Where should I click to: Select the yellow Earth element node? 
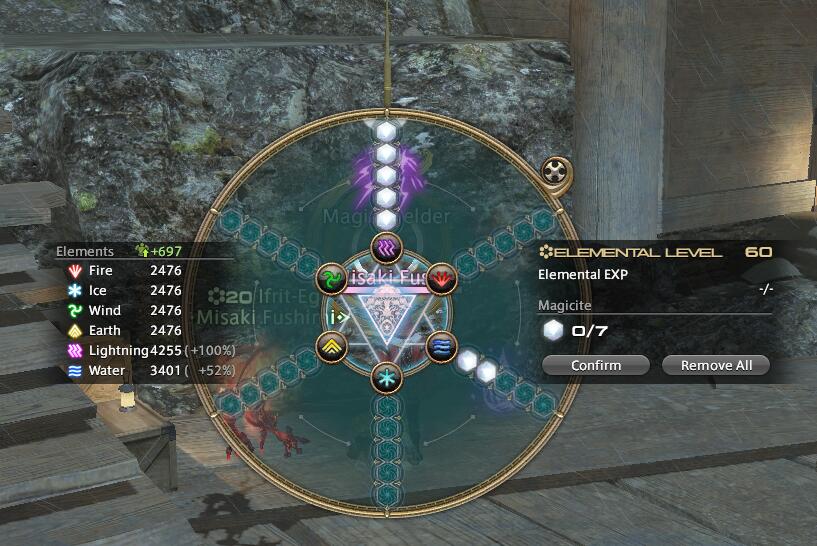pos(331,346)
